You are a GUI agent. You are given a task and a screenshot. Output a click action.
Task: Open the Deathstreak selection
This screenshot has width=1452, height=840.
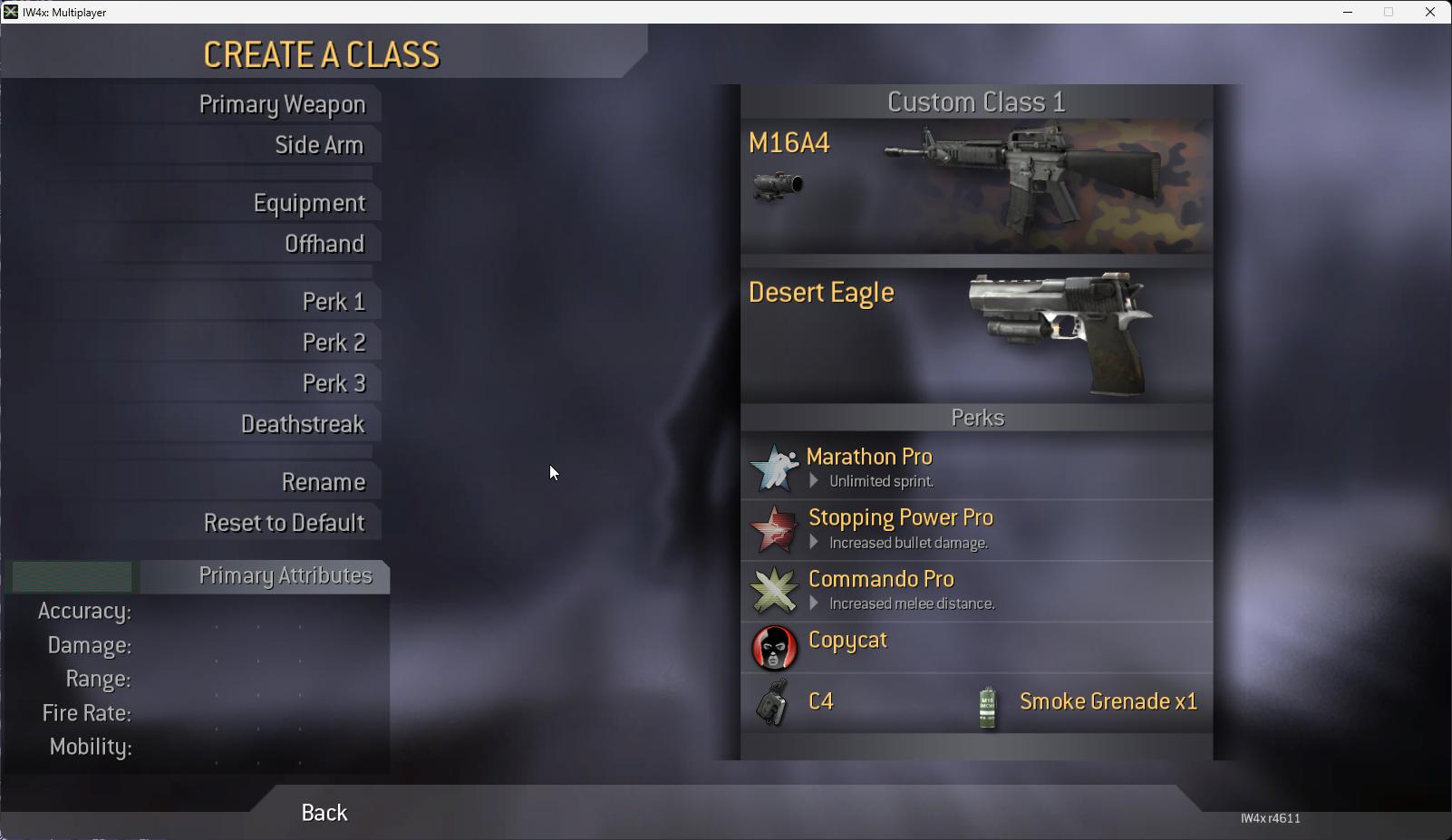pyautogui.click(x=303, y=425)
